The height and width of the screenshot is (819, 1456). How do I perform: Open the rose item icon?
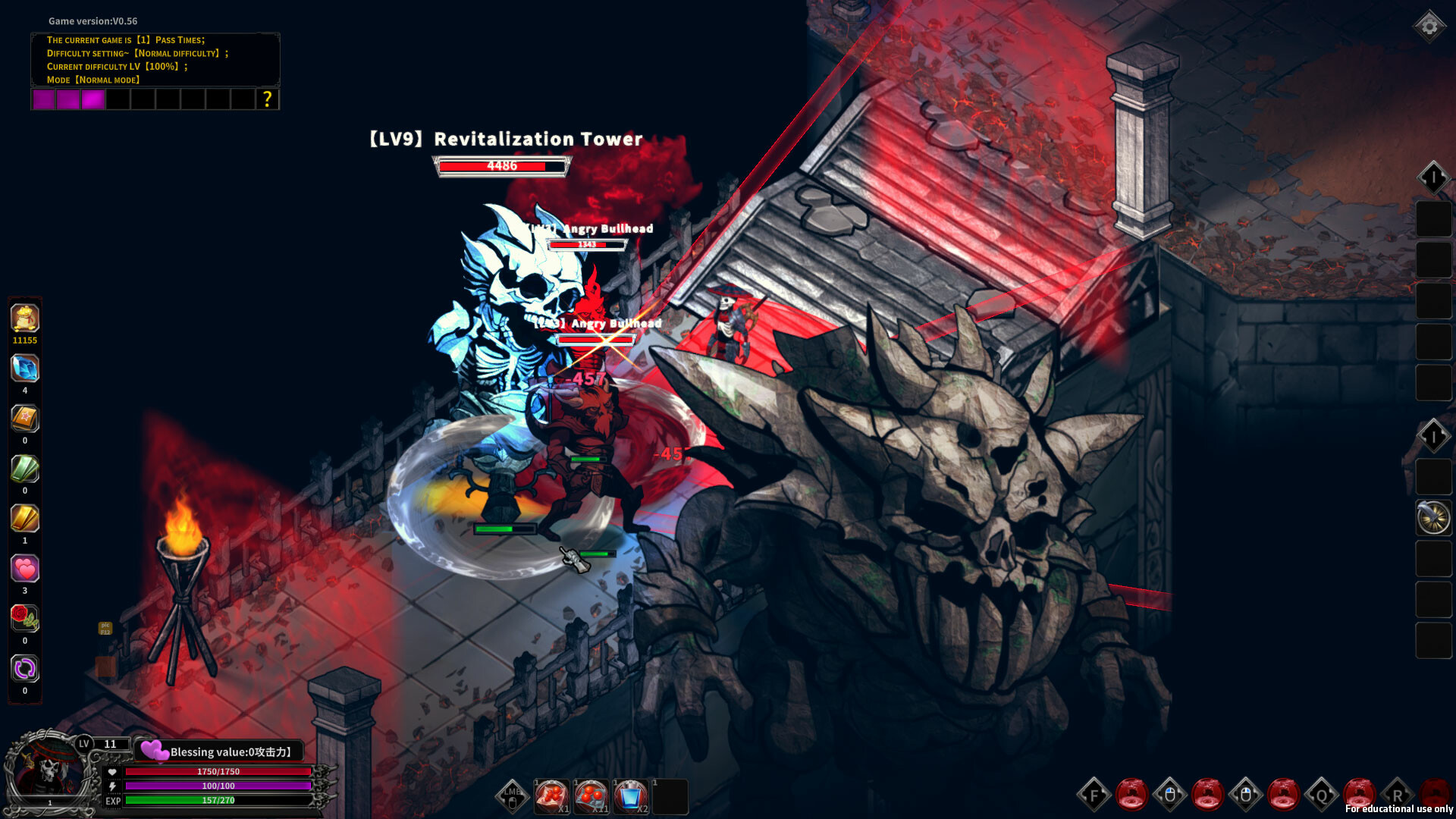click(x=25, y=618)
